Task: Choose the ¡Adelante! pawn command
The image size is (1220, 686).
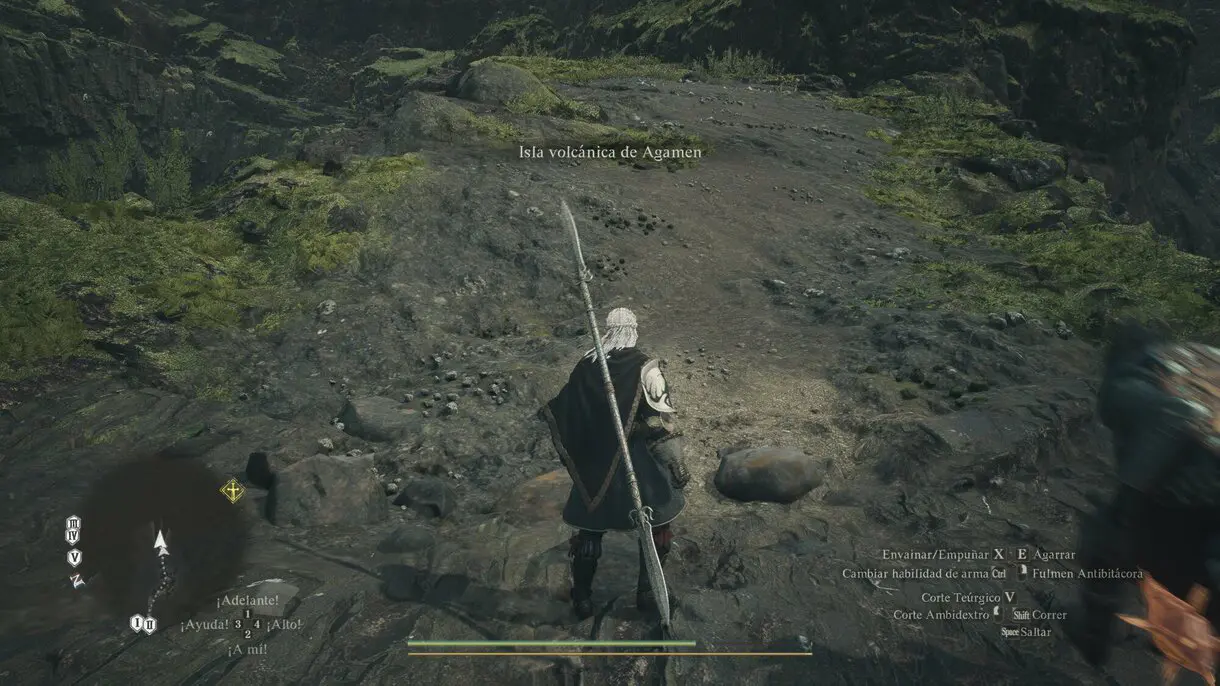Action: tap(246, 601)
